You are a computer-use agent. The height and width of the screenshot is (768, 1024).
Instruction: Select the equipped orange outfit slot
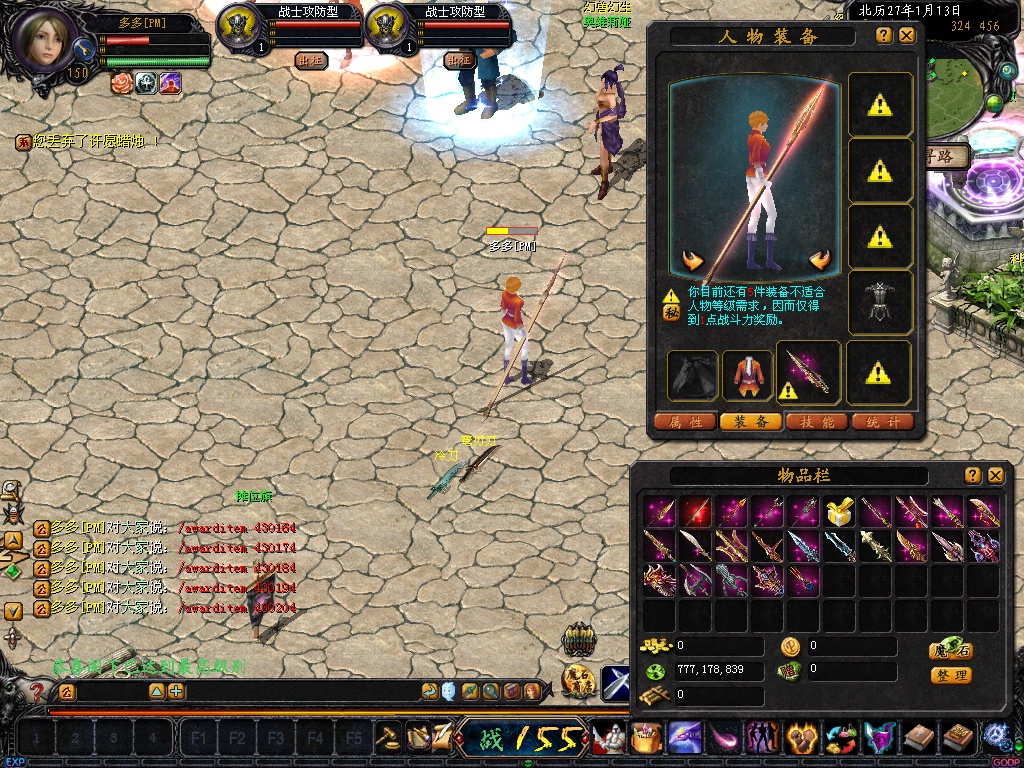[746, 374]
